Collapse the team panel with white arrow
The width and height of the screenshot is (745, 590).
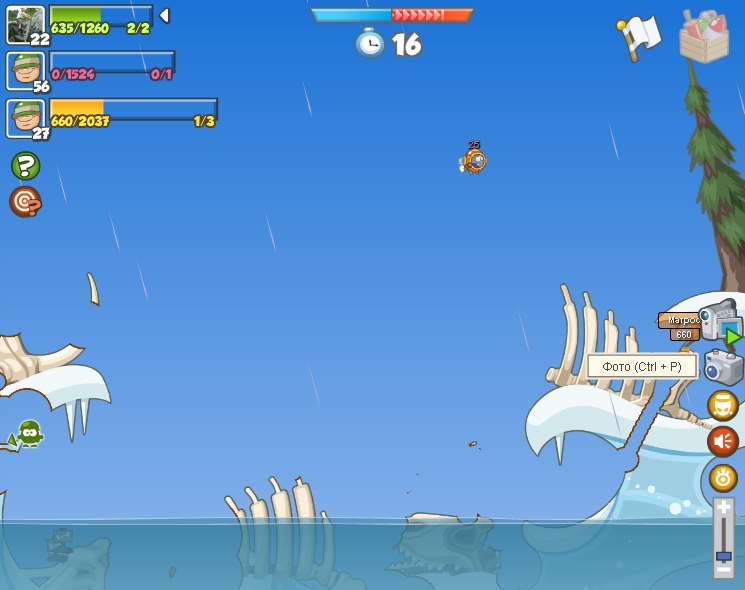(164, 15)
